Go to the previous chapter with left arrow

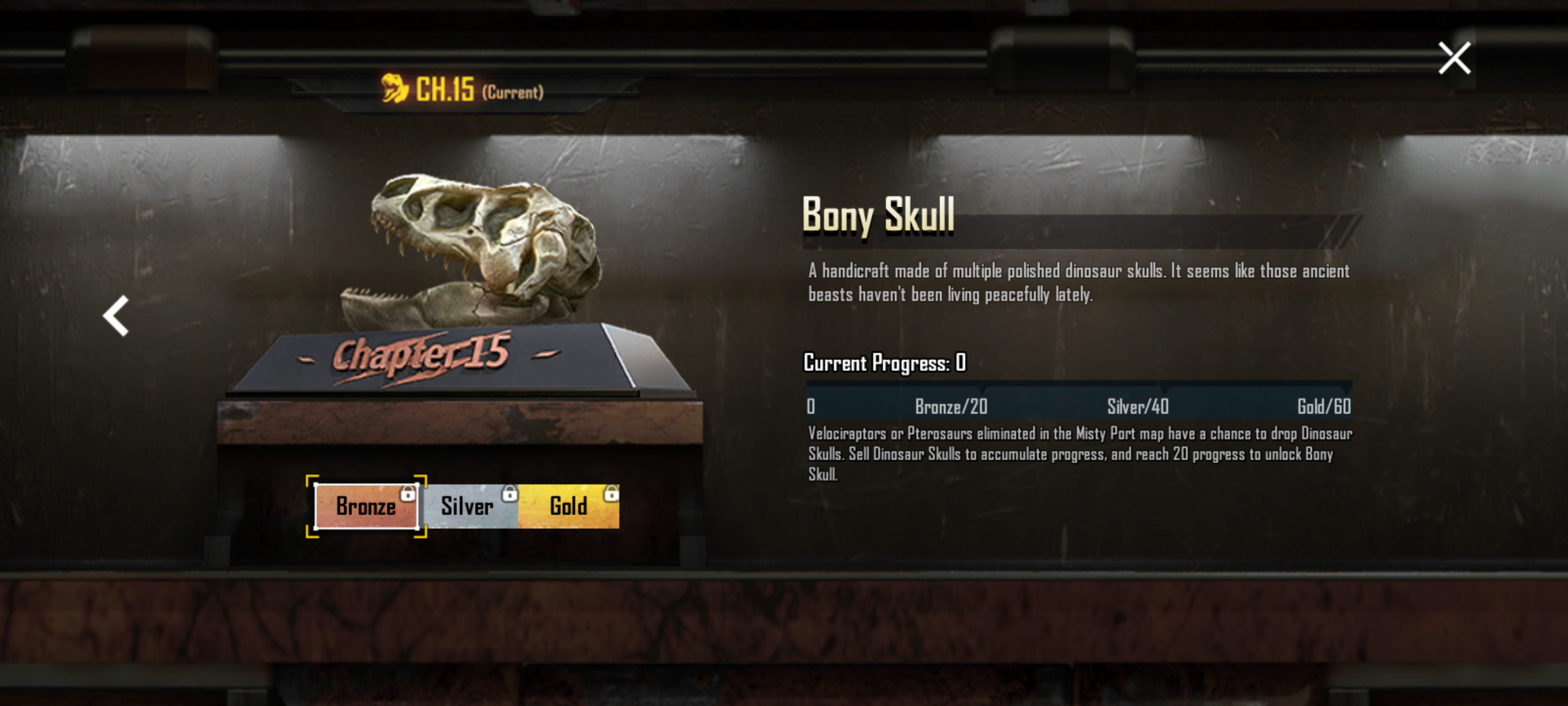(x=116, y=316)
